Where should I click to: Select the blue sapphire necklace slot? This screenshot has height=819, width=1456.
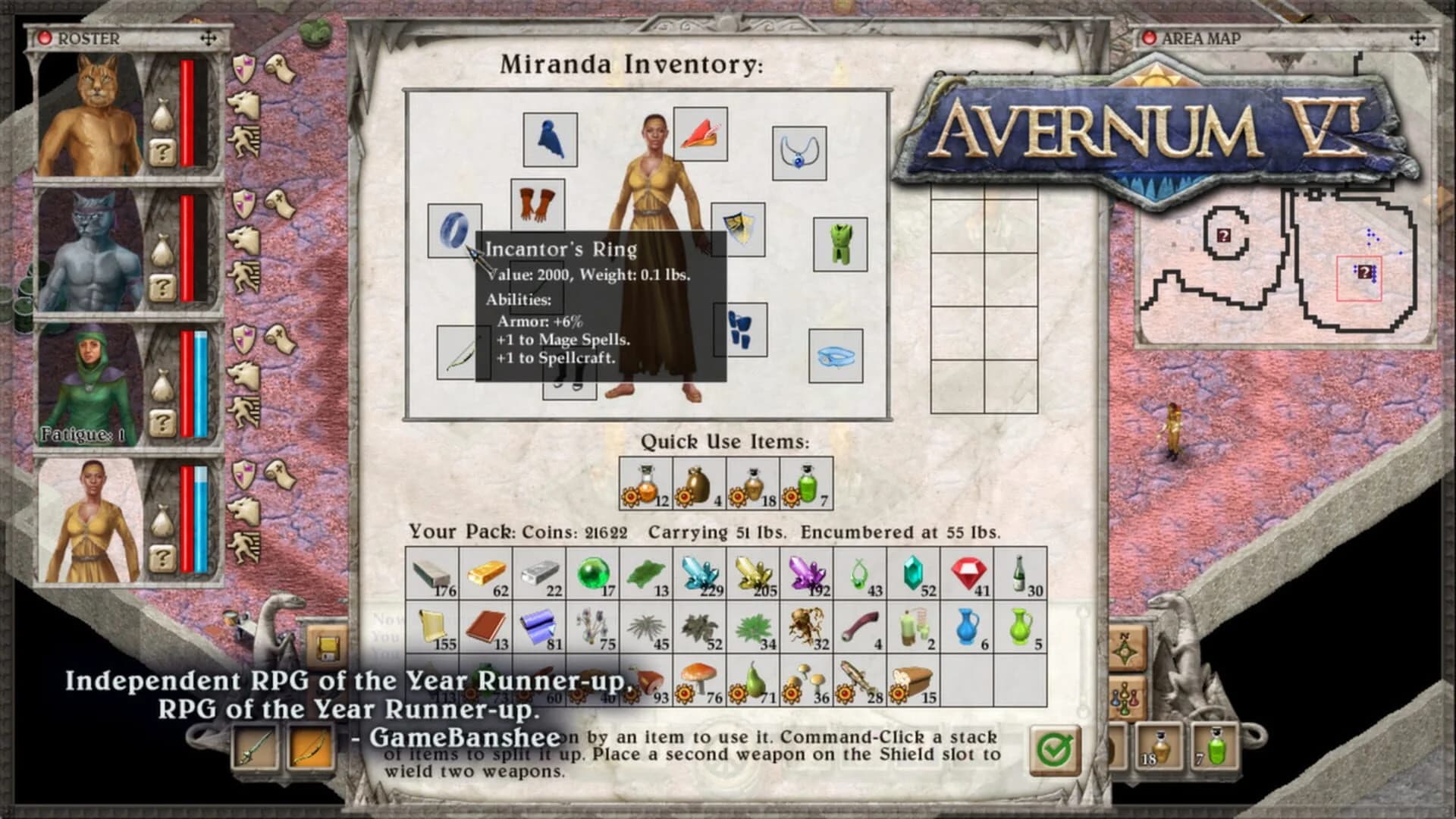pyautogui.click(x=800, y=152)
